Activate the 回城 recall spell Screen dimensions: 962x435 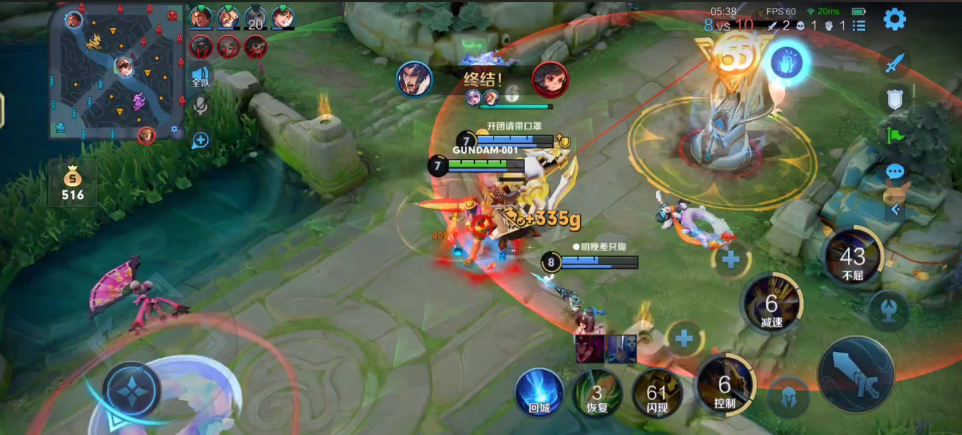click(x=539, y=391)
